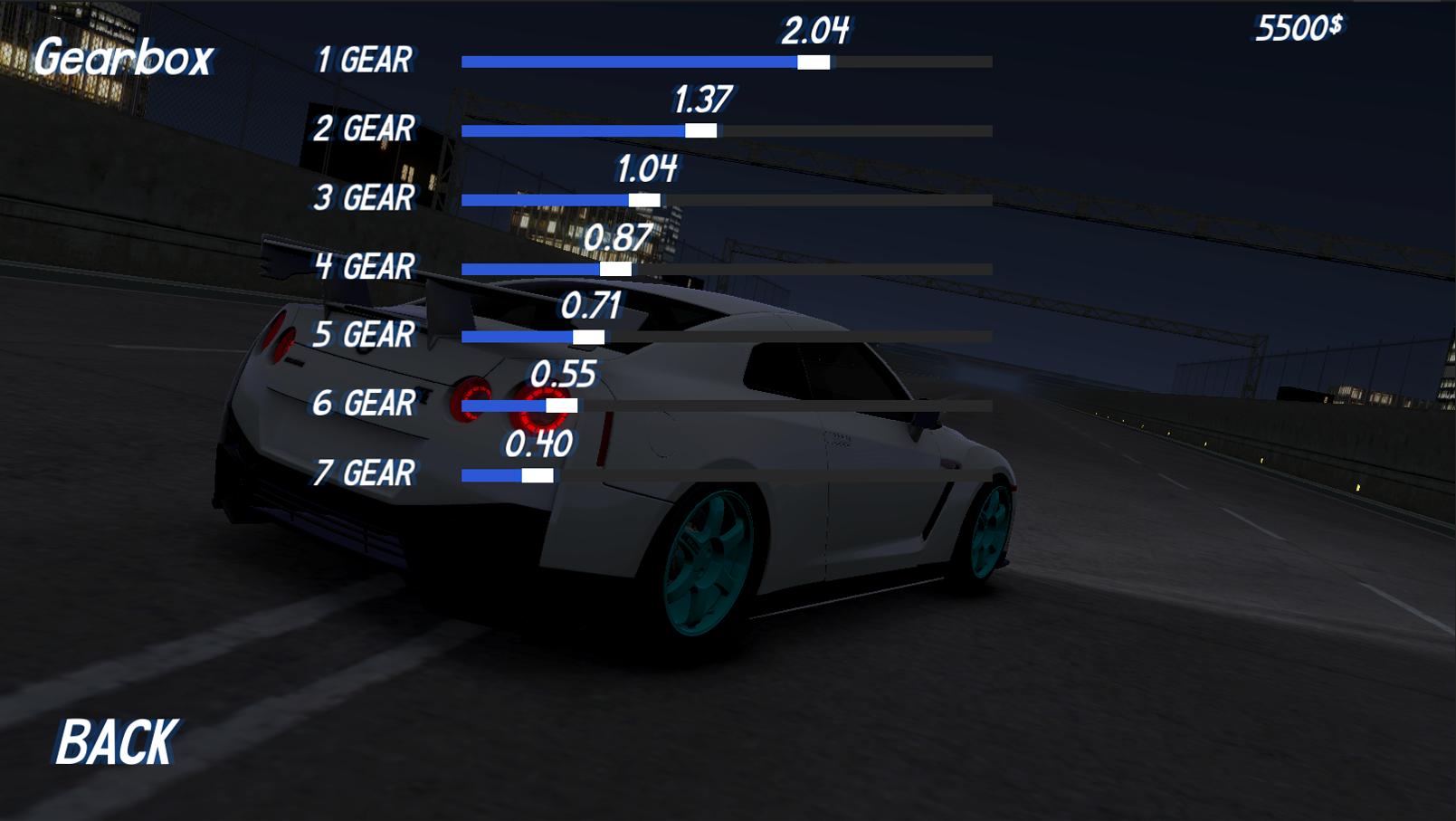The width and height of the screenshot is (1456, 821).
Task: Adjust the 1 GEAR ratio slider
Action: pos(813,62)
